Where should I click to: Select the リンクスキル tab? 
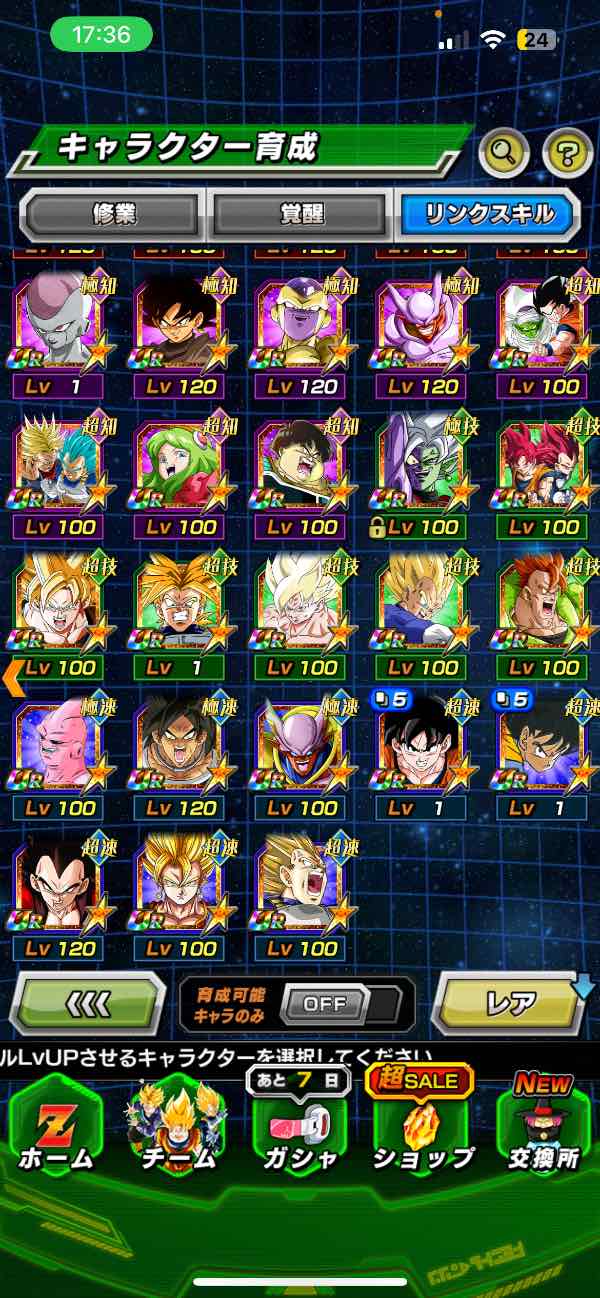click(487, 214)
